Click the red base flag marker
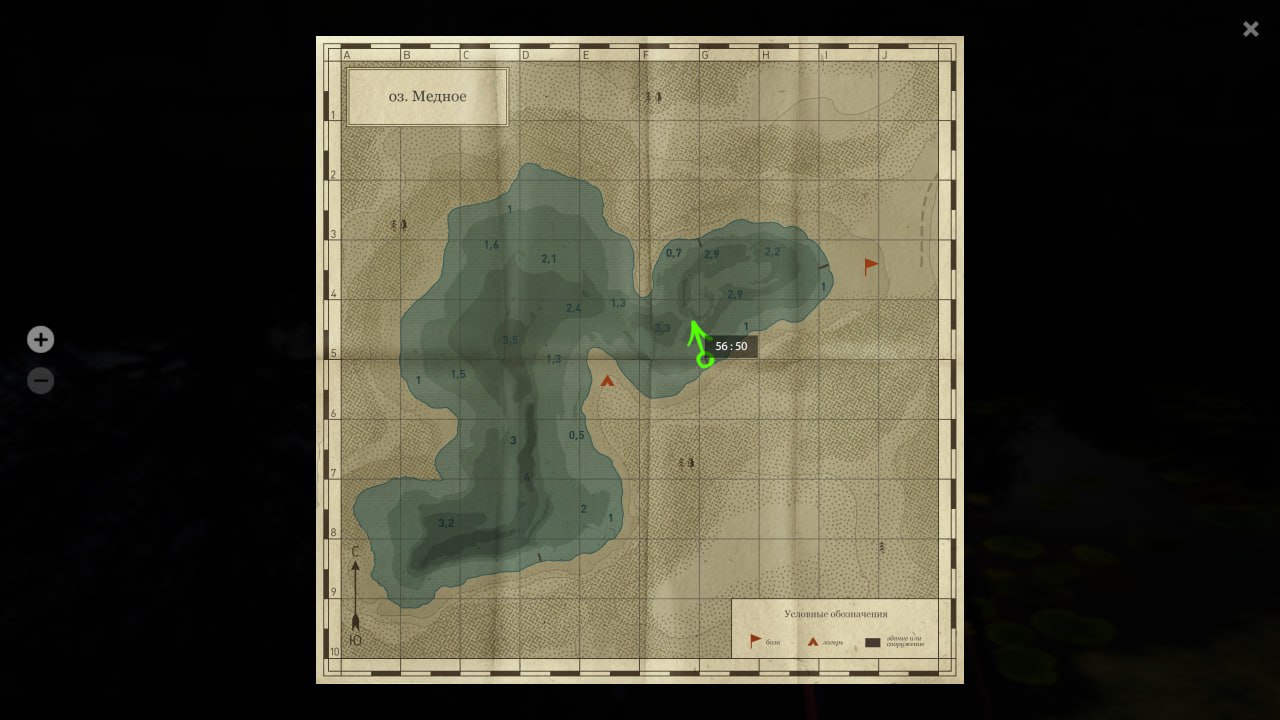The width and height of the screenshot is (1280, 720). point(871,266)
